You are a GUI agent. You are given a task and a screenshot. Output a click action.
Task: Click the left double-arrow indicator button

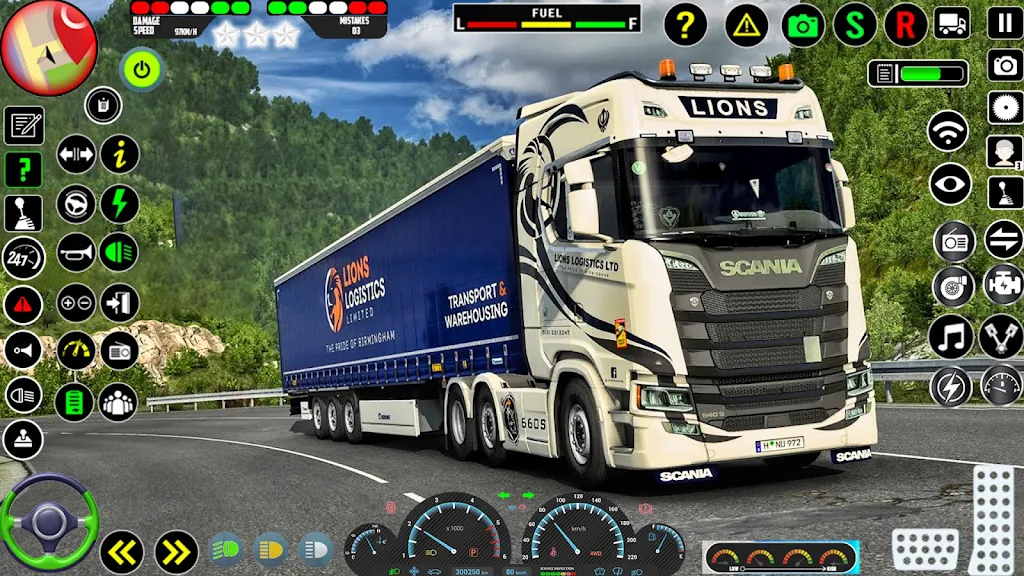point(121,551)
